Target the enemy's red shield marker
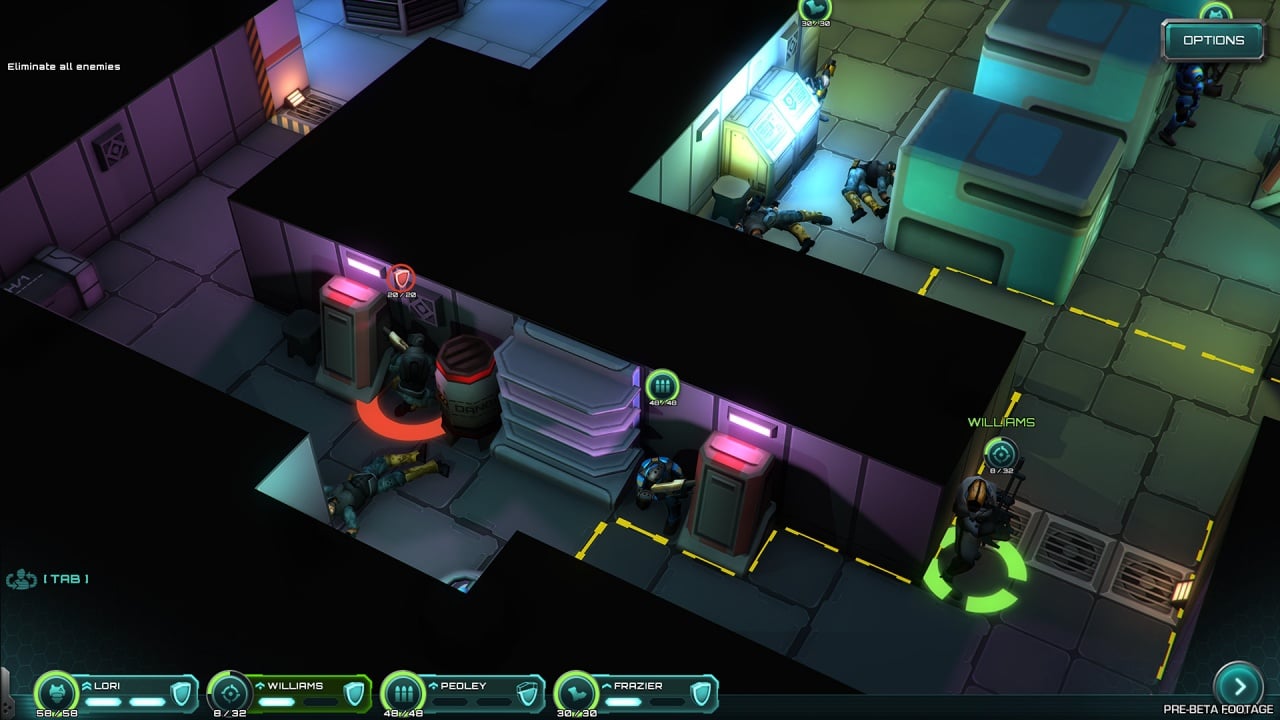The width and height of the screenshot is (1280, 720). coord(401,277)
